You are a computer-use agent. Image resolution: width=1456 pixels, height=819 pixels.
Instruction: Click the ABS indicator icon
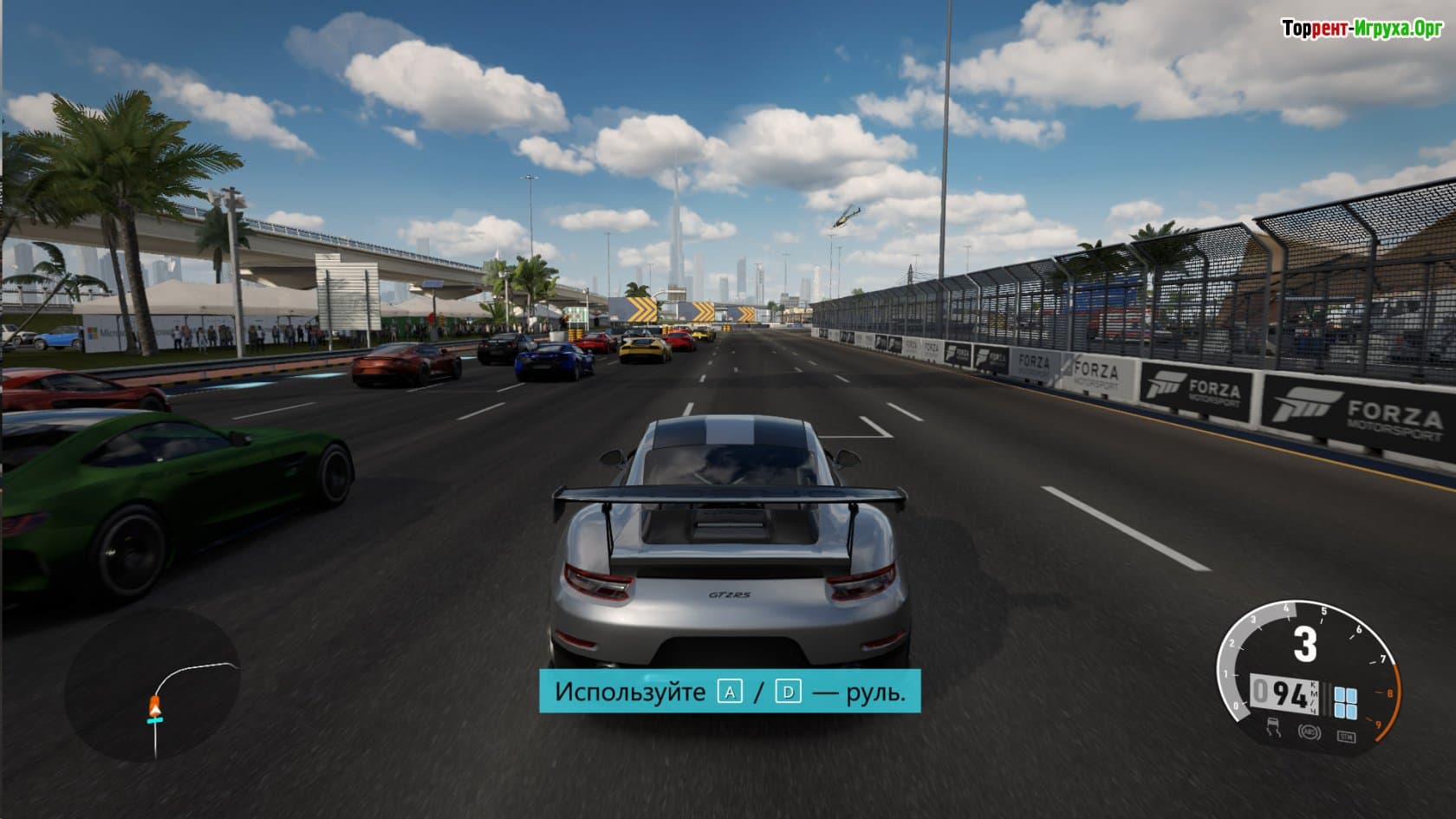point(1308,731)
